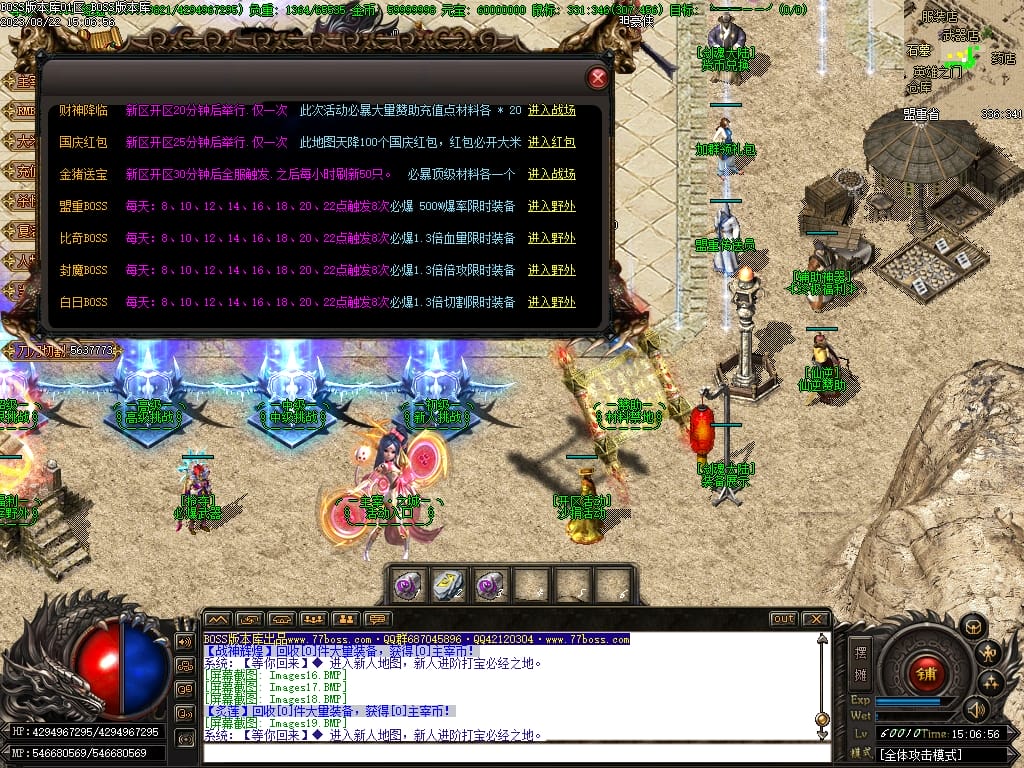Select the grey scroll in the hotbar
Viewport: 1024px width, 768px height.
coord(448,586)
